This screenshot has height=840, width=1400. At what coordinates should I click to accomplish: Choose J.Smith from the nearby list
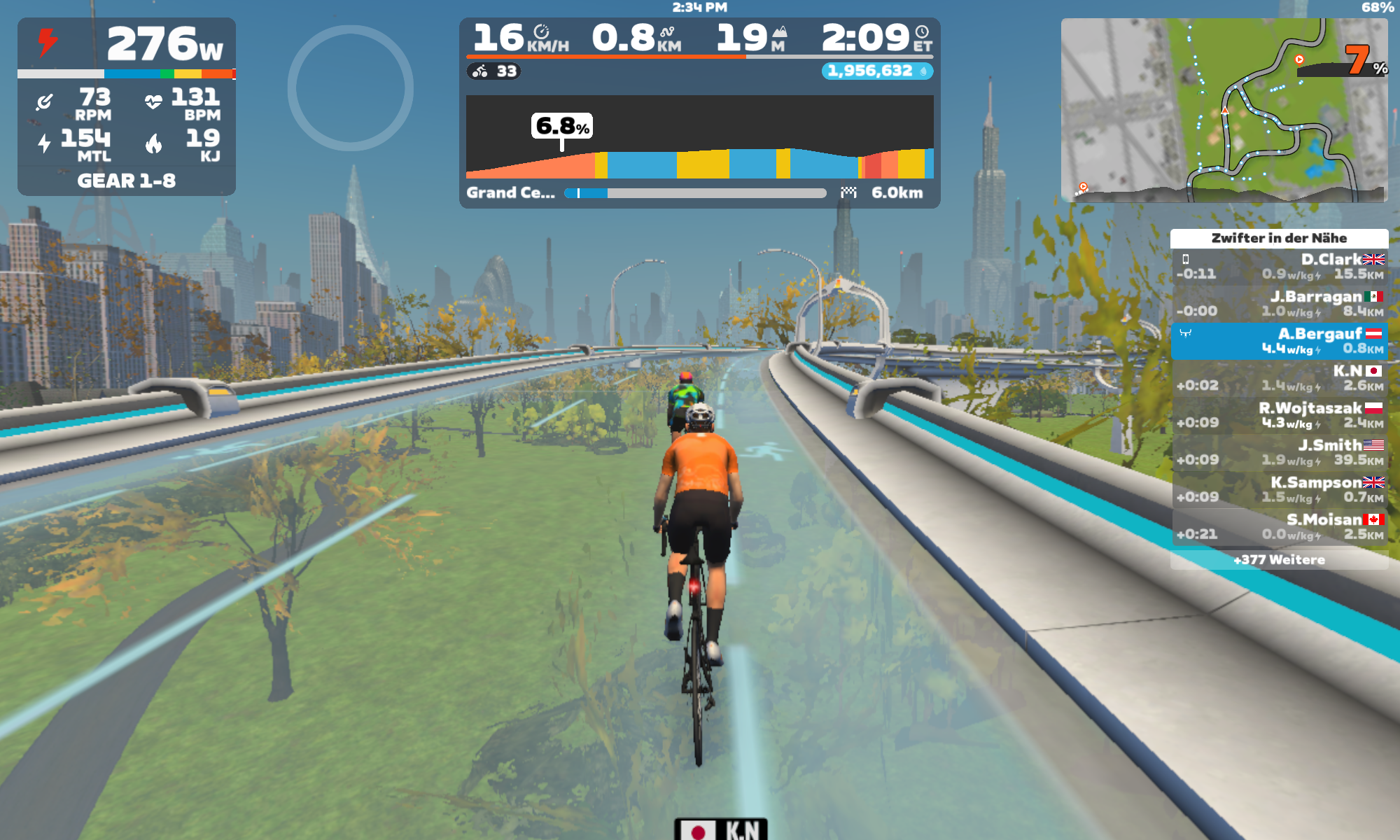pos(1279,452)
